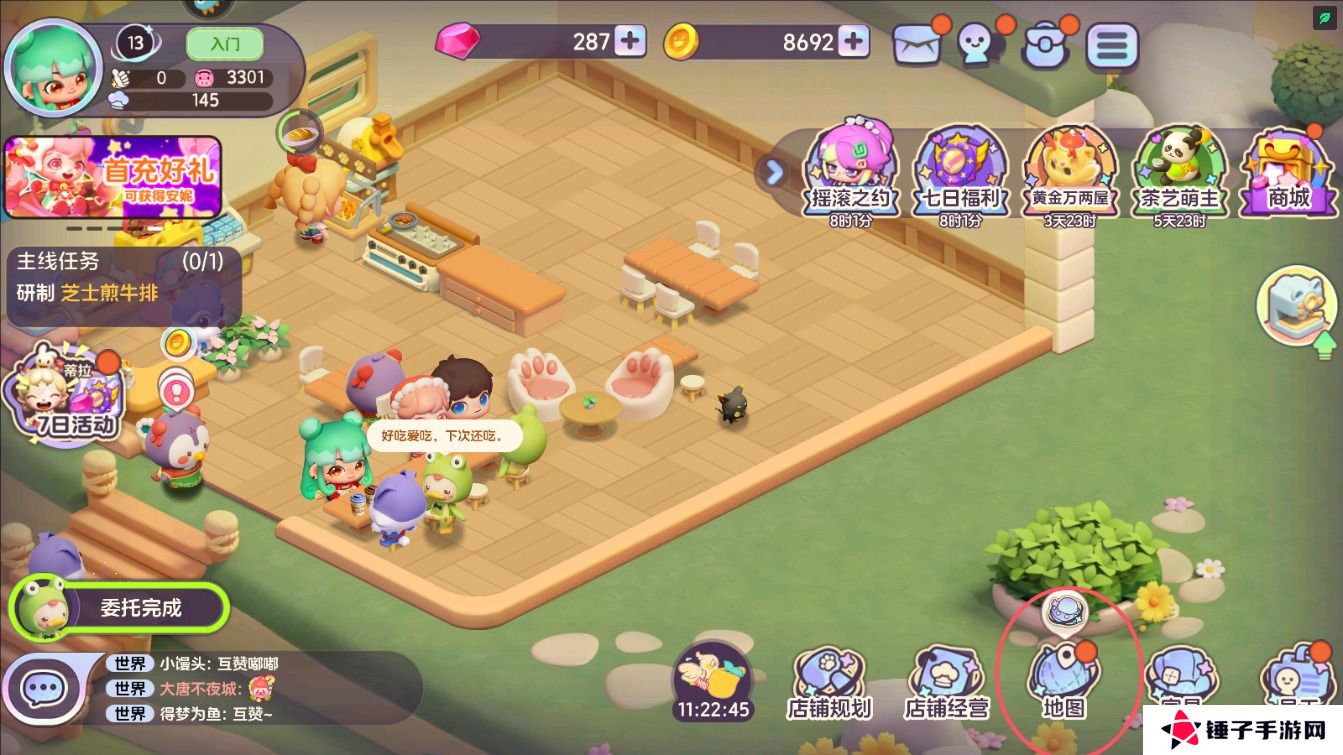Open the 地图 map
1343x755 pixels.
[x=1064, y=680]
